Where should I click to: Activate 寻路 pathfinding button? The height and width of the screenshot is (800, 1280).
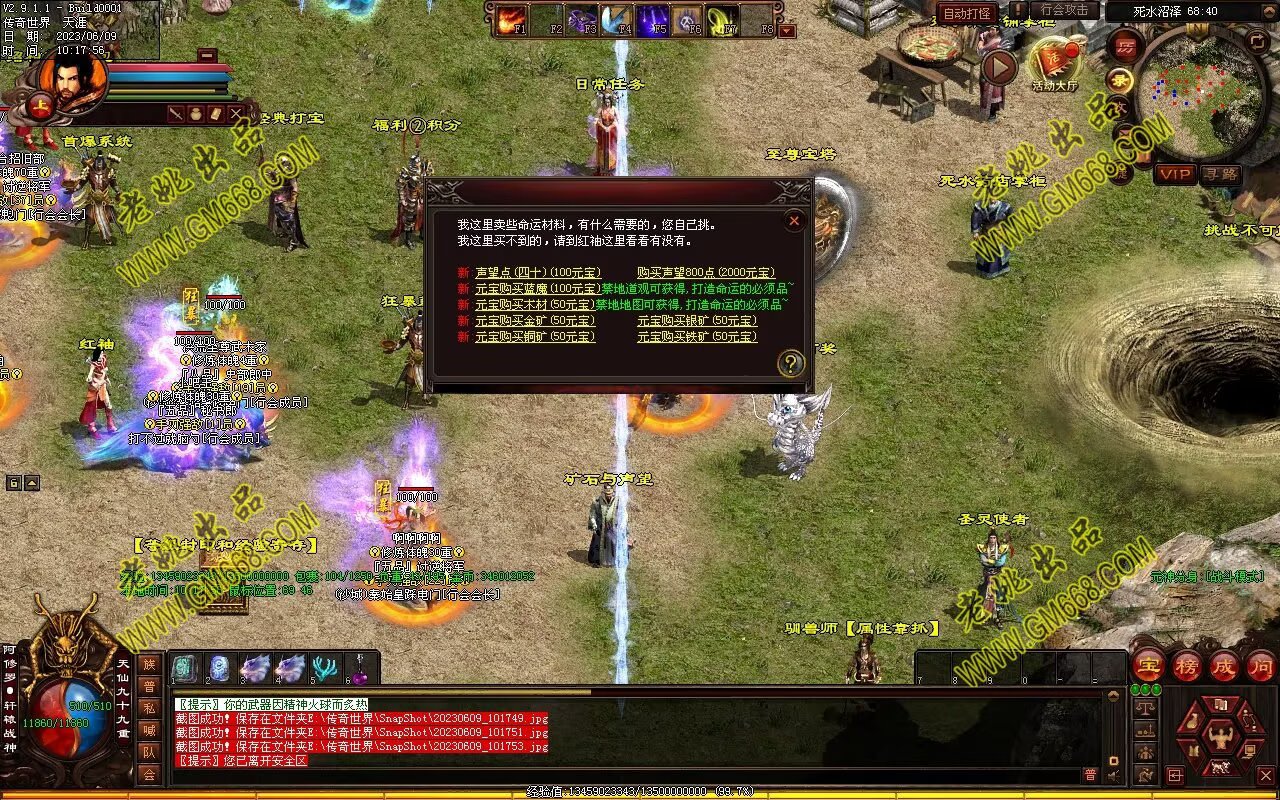pyautogui.click(x=1219, y=174)
